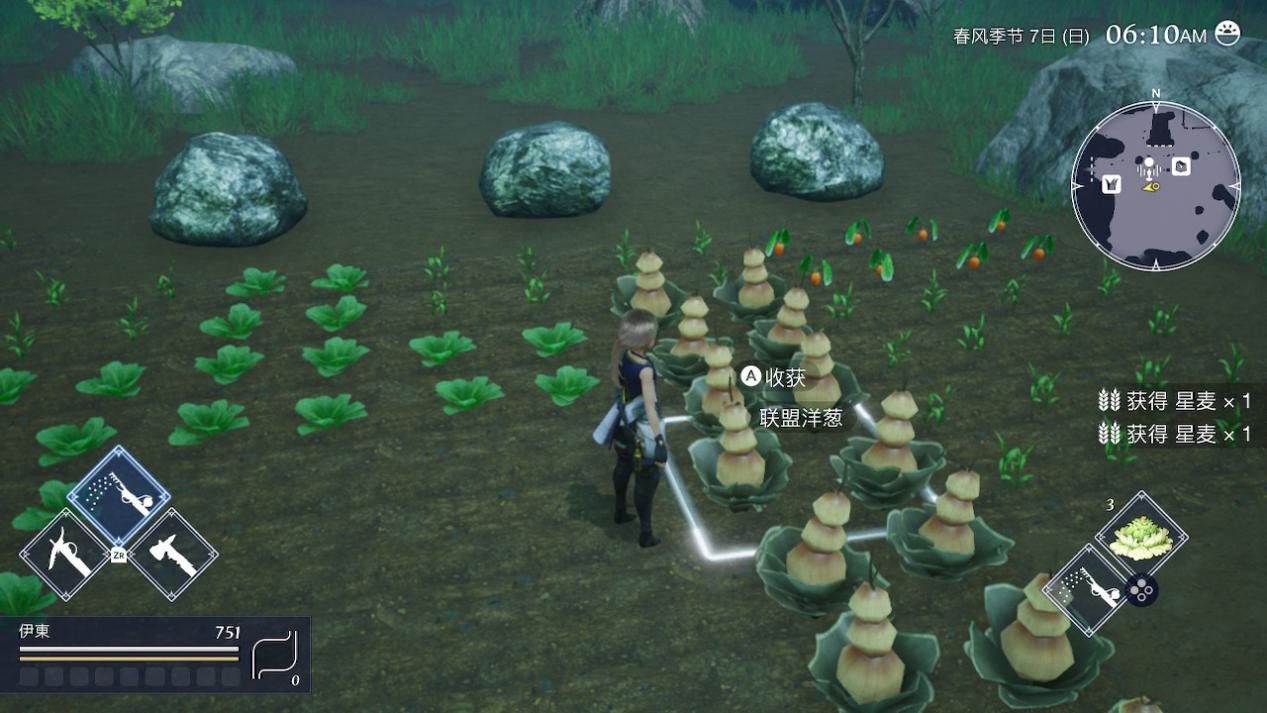Viewport: 1267px width, 713px height.
Task: Select the shipping box marker on the minimap
Action: pos(1181,166)
